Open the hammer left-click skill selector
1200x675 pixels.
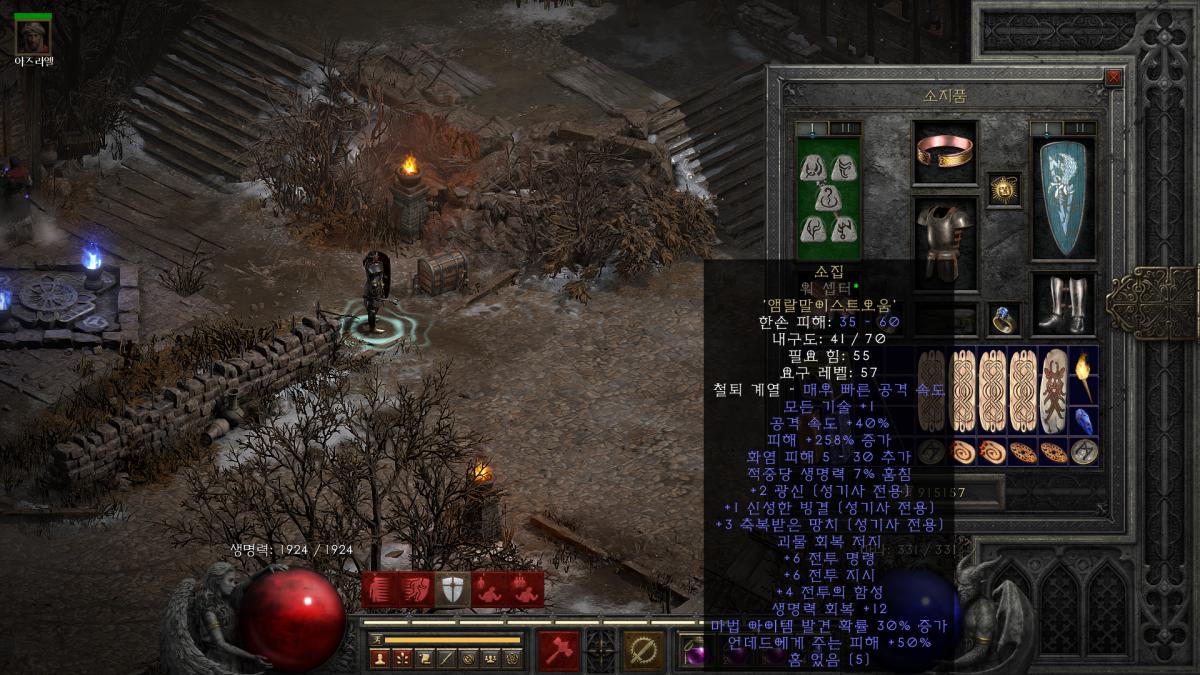click(x=558, y=651)
